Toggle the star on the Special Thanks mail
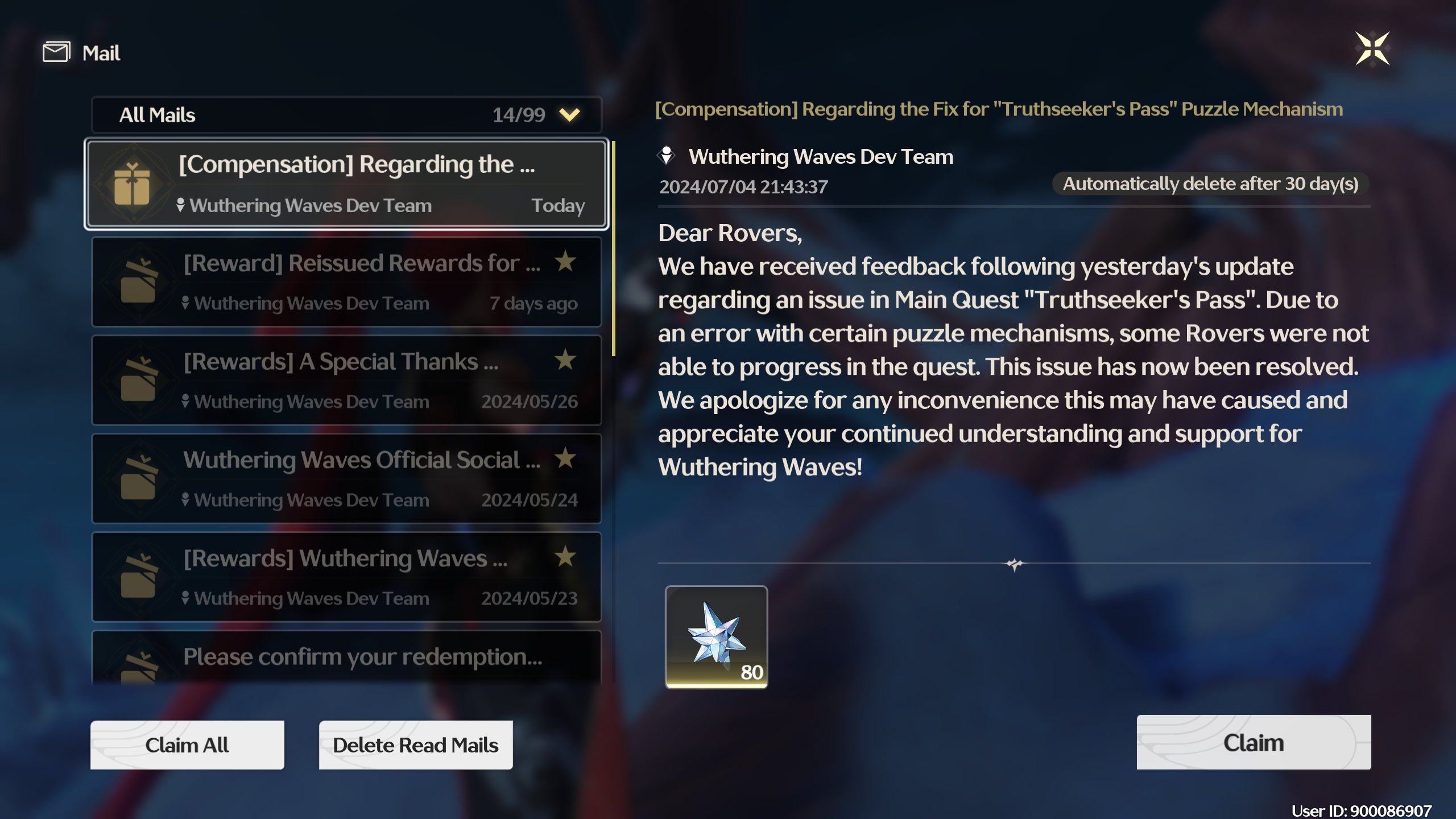Image resolution: width=1456 pixels, height=819 pixels. coord(565,361)
